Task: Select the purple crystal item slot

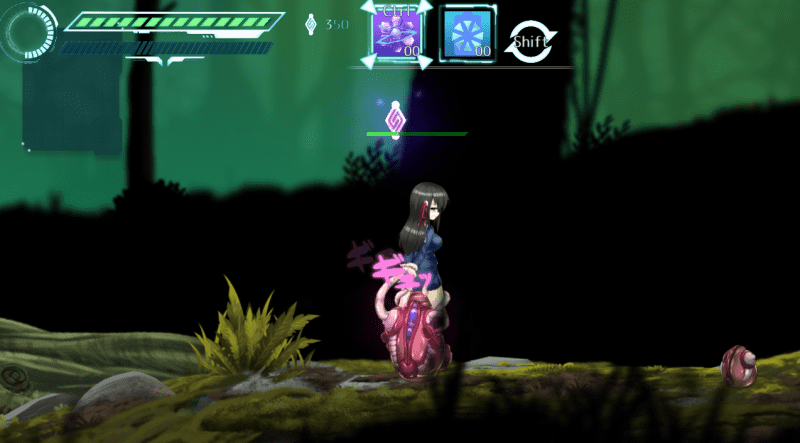Action: click(397, 33)
